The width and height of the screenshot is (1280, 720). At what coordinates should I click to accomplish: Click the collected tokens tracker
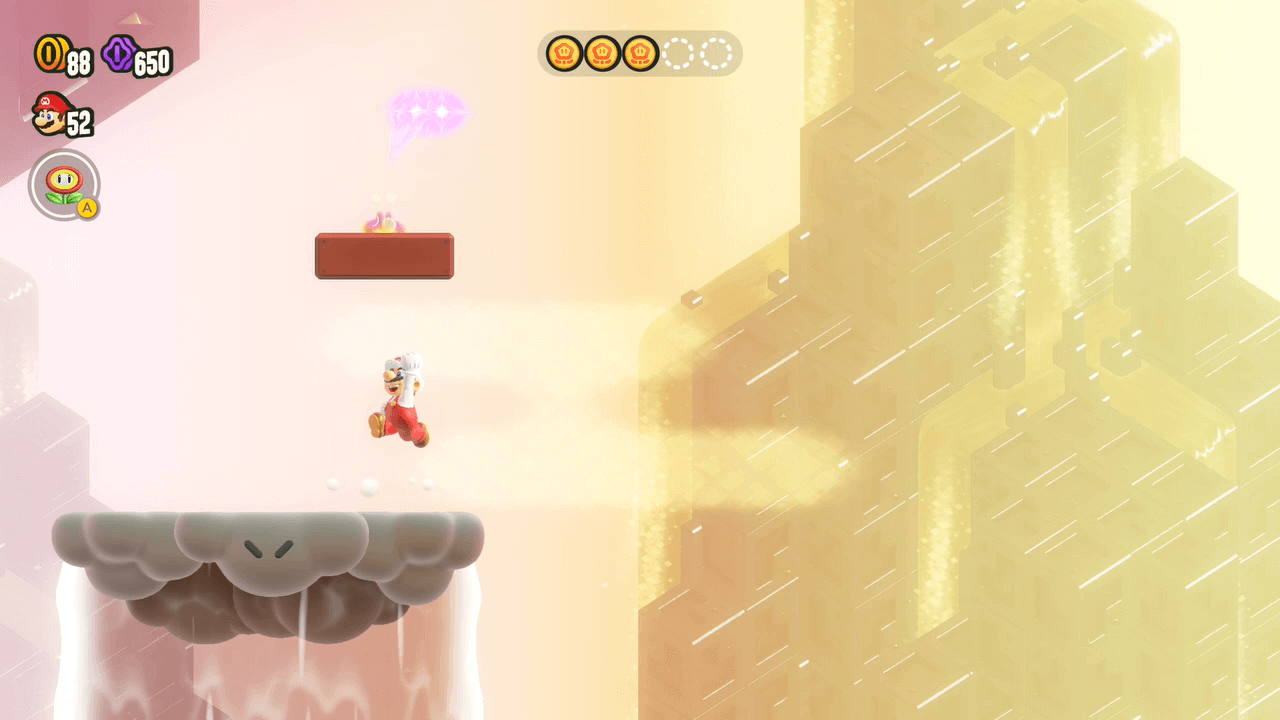(640, 53)
